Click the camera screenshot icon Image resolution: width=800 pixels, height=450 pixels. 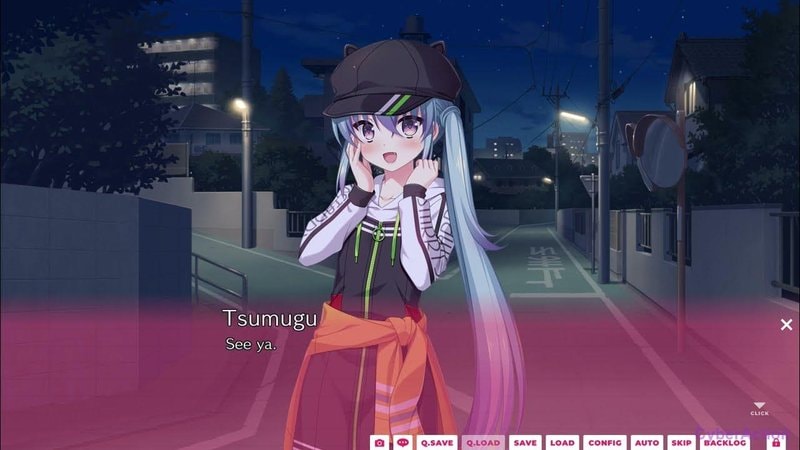tap(380, 442)
